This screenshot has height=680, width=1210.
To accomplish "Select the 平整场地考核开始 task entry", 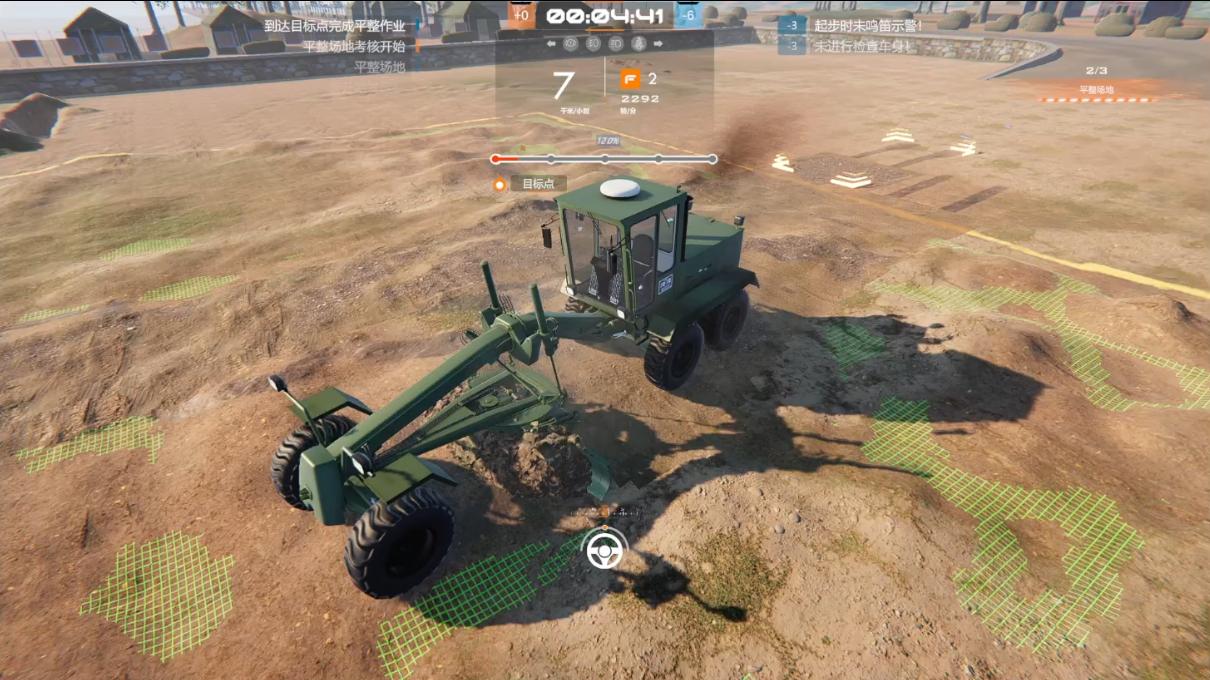I will [x=339, y=46].
